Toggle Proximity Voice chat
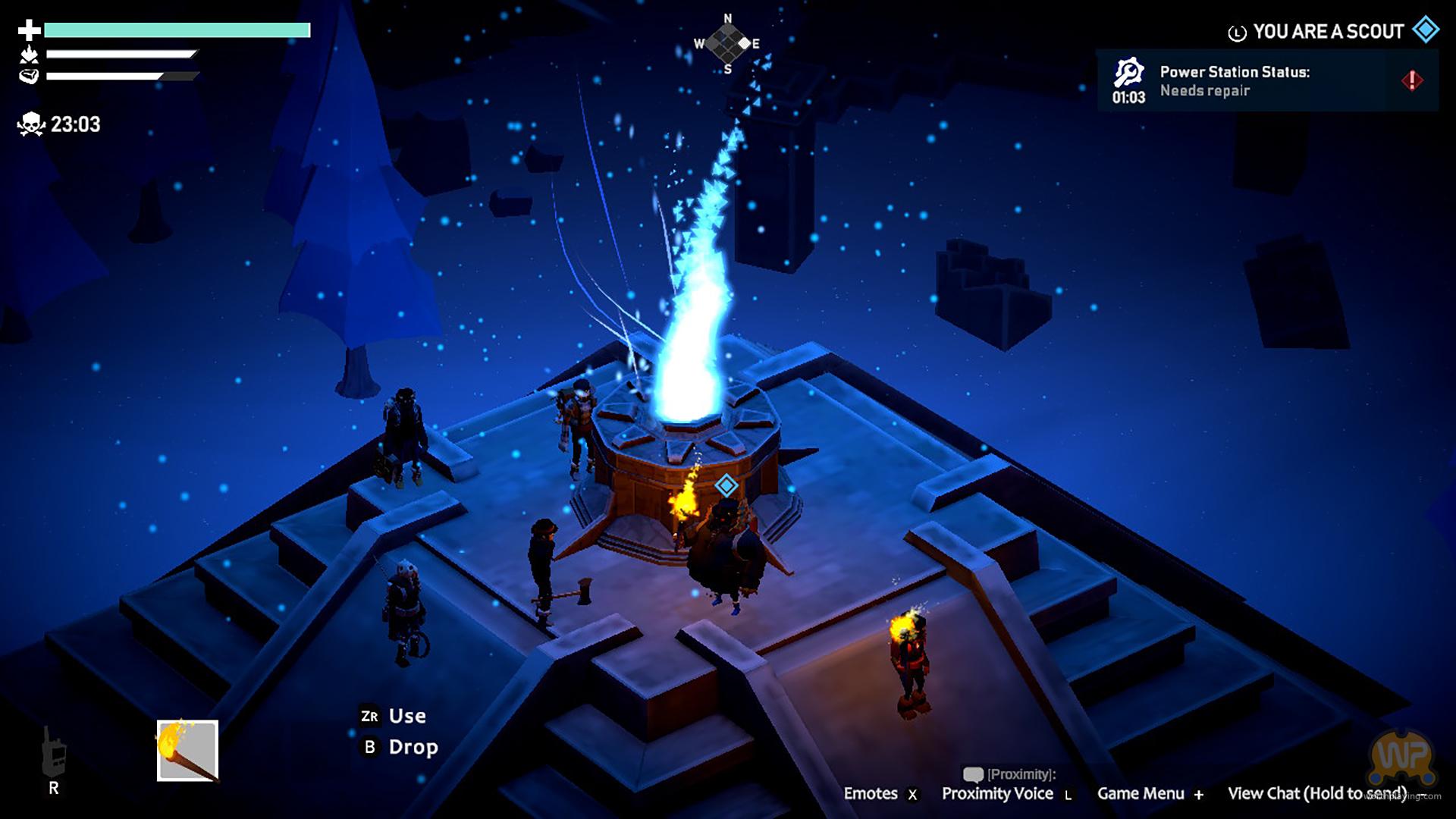This screenshot has width=1456, height=819. click(1006, 793)
